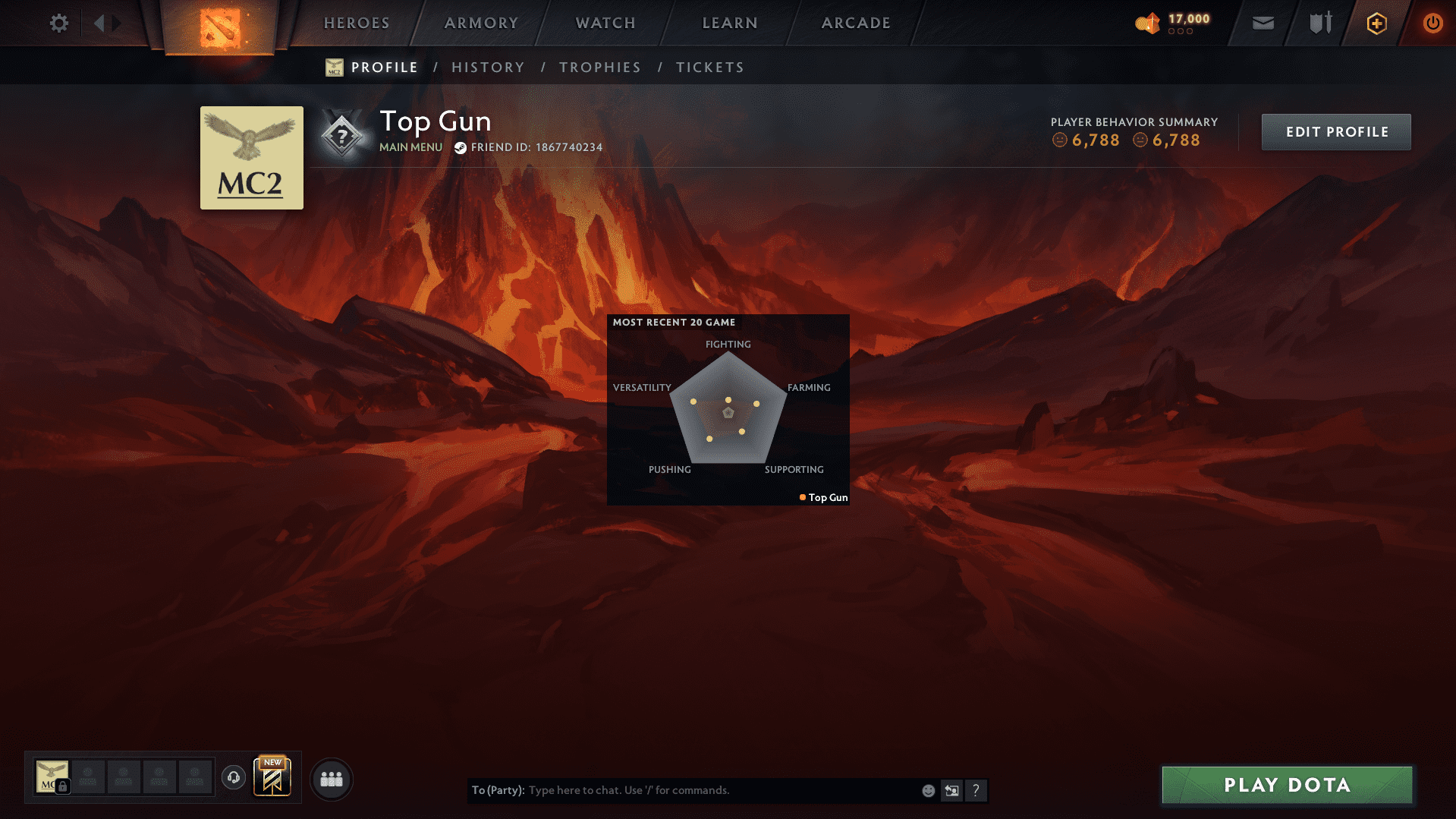The image size is (1456, 819).
Task: Click the party chat input field
Action: 683,790
